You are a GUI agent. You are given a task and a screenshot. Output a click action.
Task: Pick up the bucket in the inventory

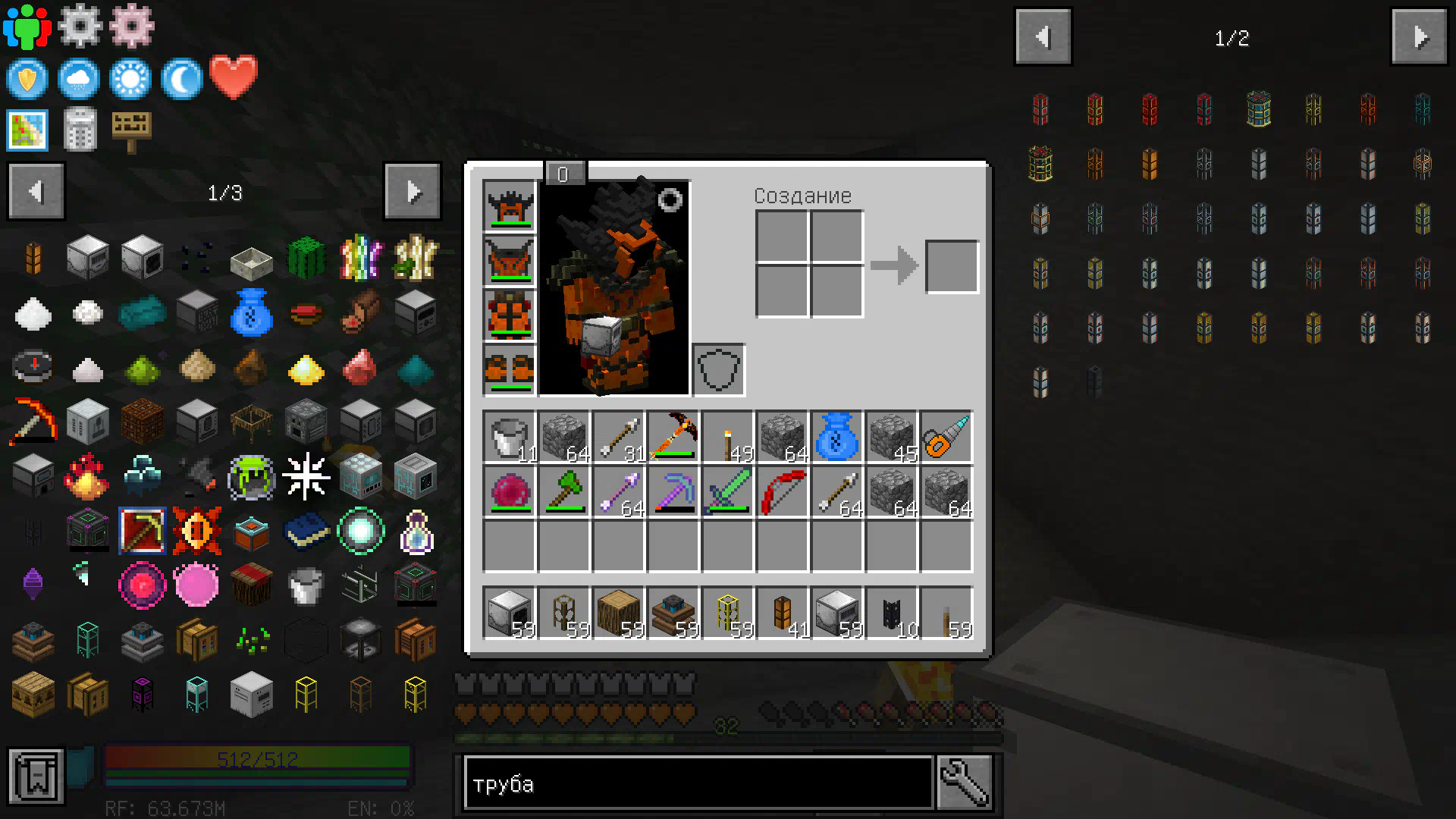click(x=509, y=438)
